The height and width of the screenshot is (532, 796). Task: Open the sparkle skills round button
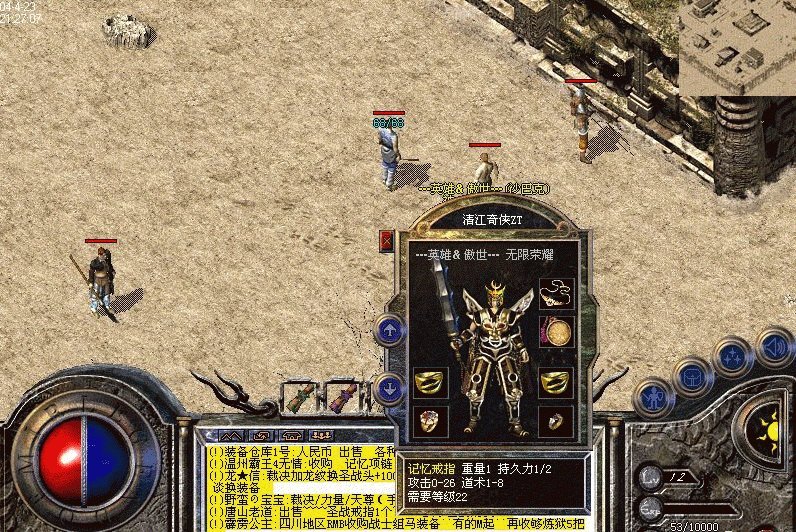click(x=734, y=357)
